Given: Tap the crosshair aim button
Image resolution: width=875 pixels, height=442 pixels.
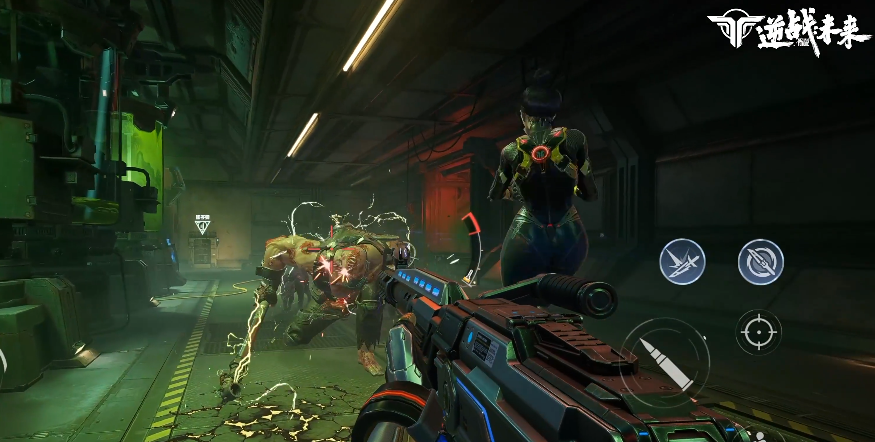Looking at the screenshot, I should pos(758,331).
